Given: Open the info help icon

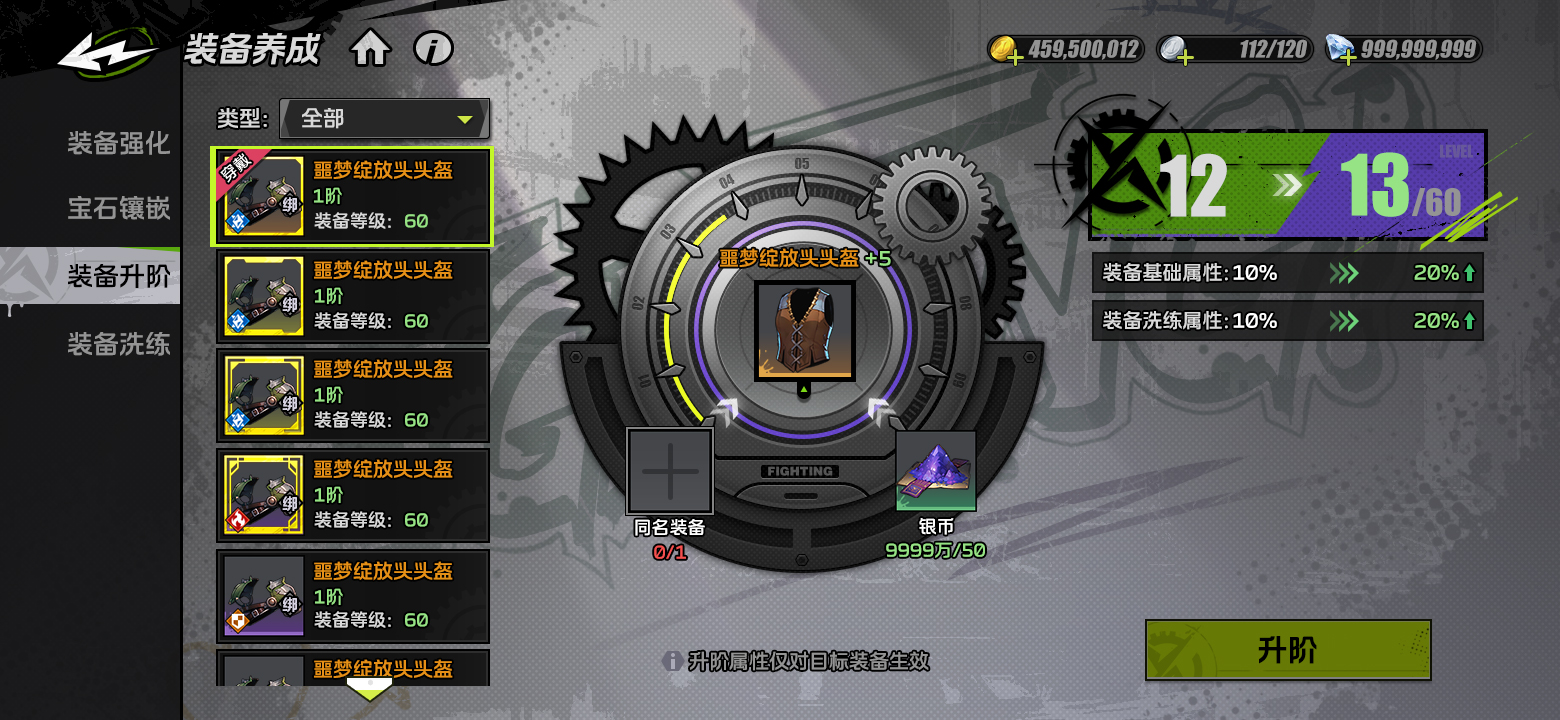Looking at the screenshot, I should (x=433, y=48).
